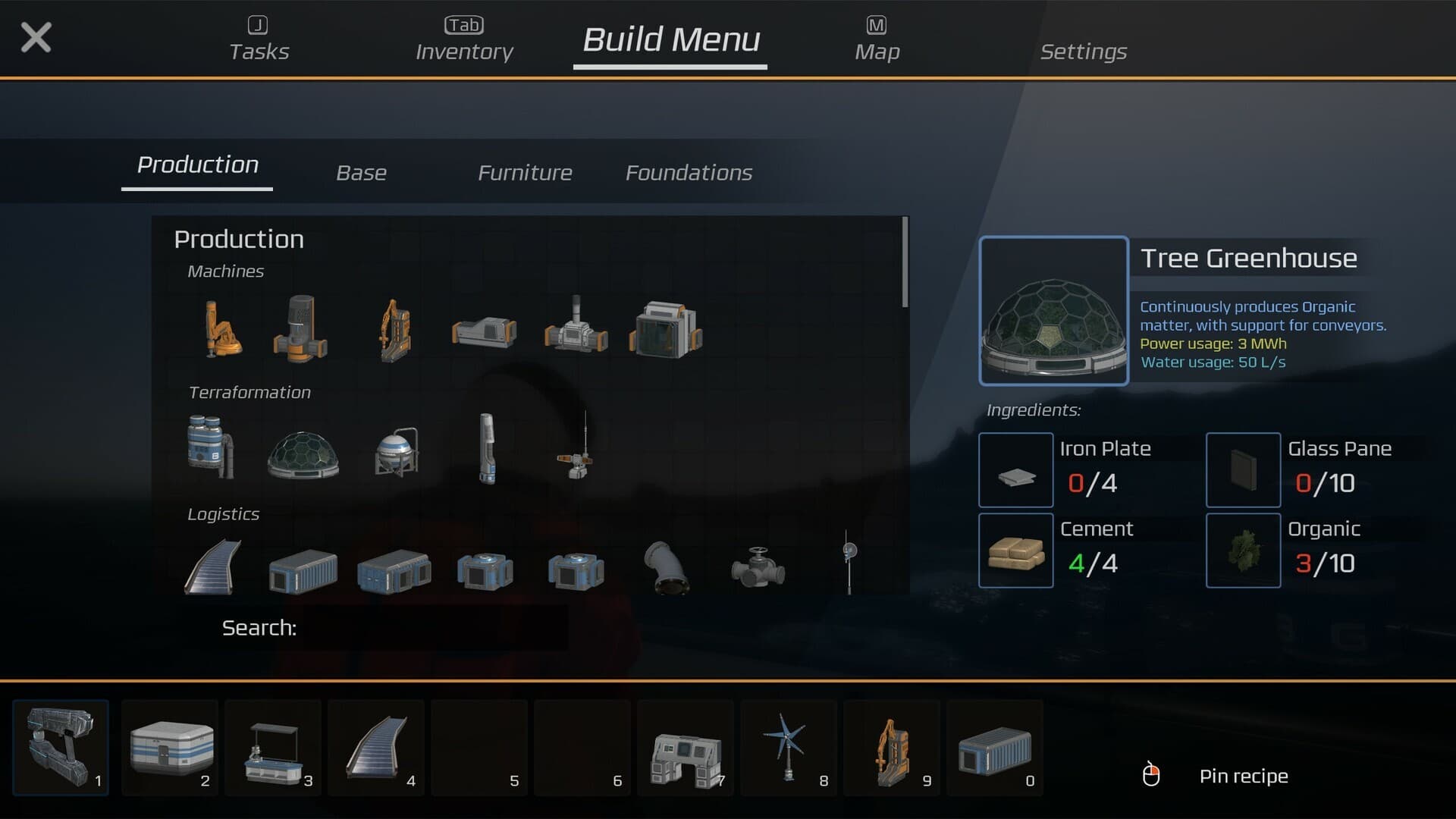Click the Organic ingredient icon

pos(1243,551)
